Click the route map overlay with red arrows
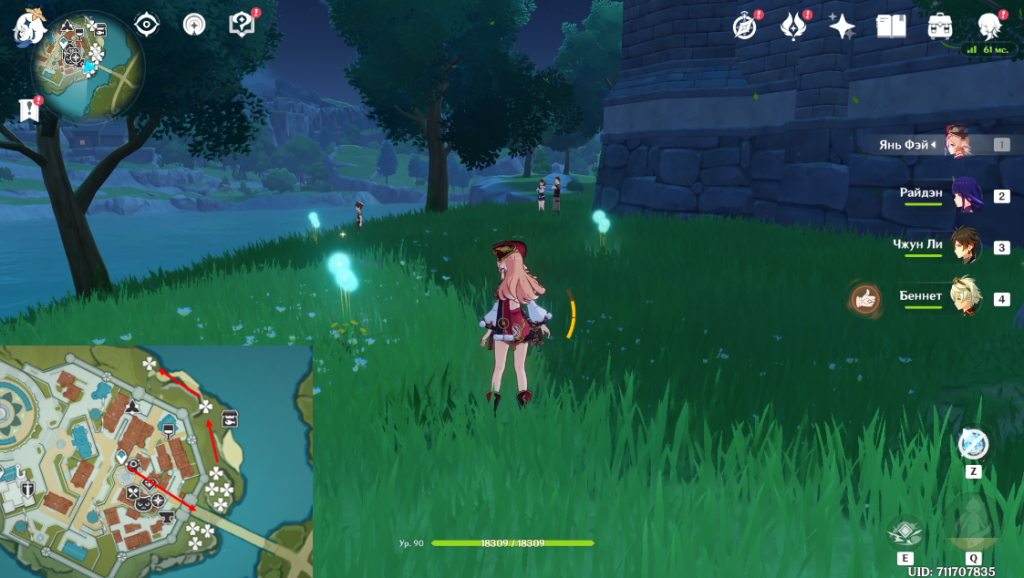 156,461
